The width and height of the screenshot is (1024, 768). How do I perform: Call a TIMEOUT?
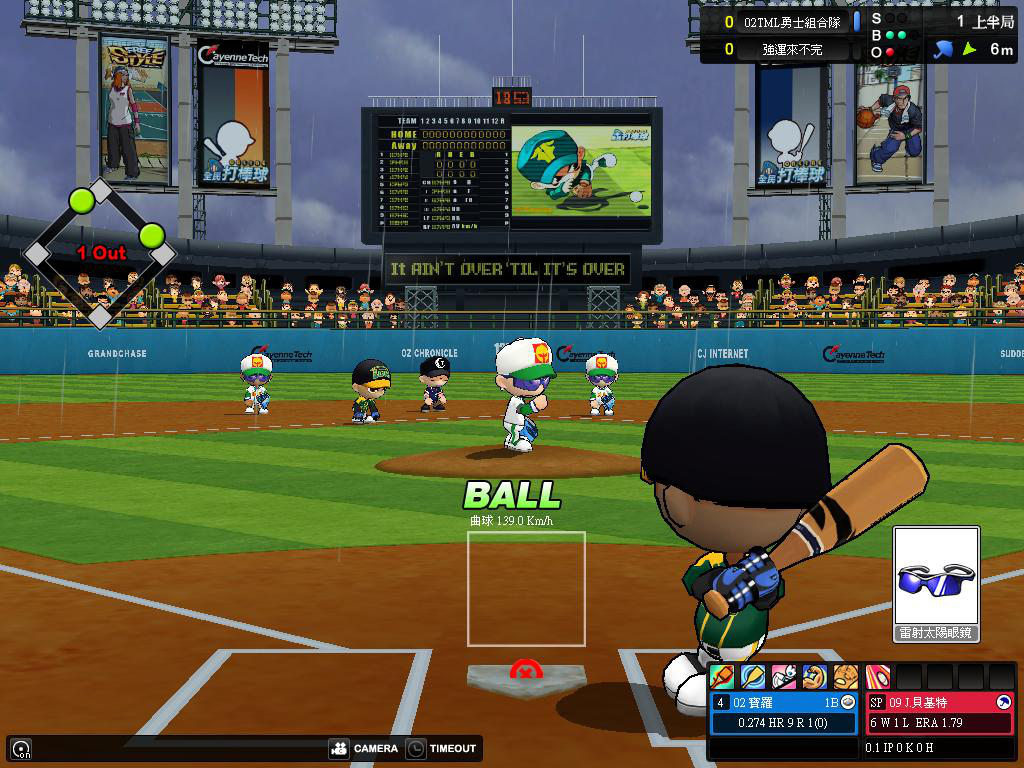click(x=442, y=748)
